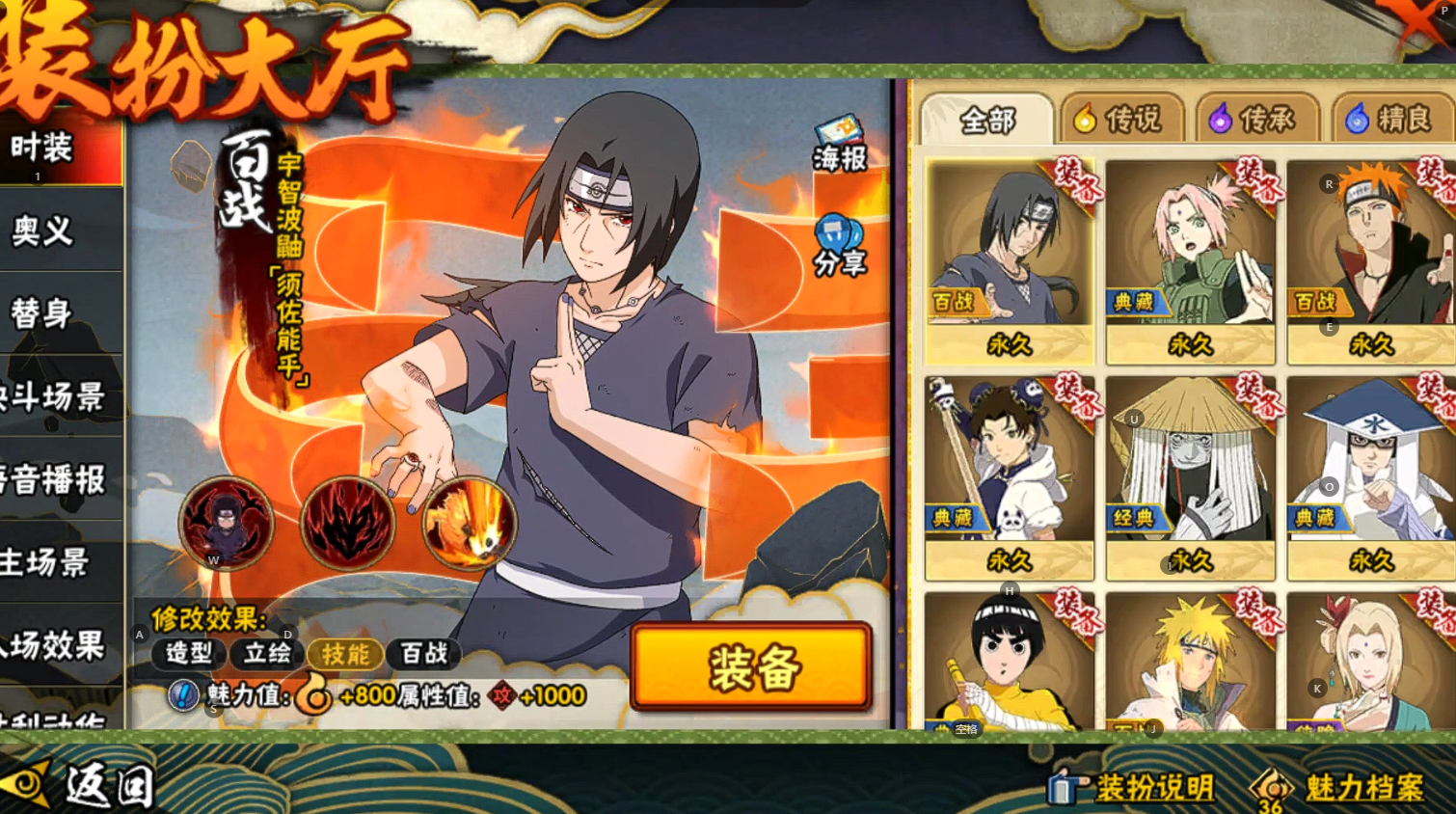Activate the 技能 effect option
The image size is (1456, 814).
345,654
